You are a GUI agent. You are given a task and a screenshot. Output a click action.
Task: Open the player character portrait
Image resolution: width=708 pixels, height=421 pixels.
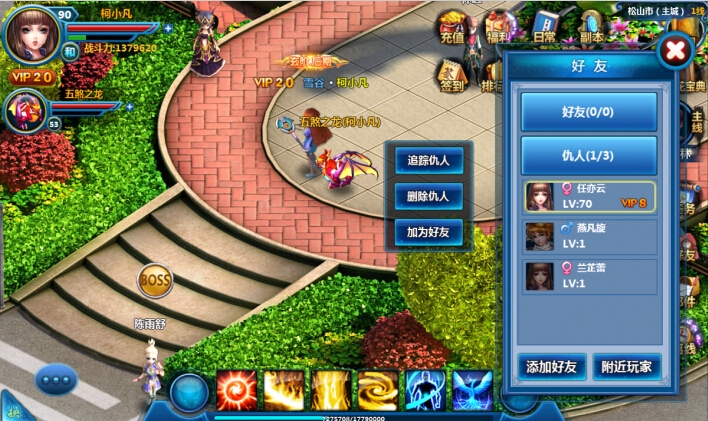coord(33,36)
